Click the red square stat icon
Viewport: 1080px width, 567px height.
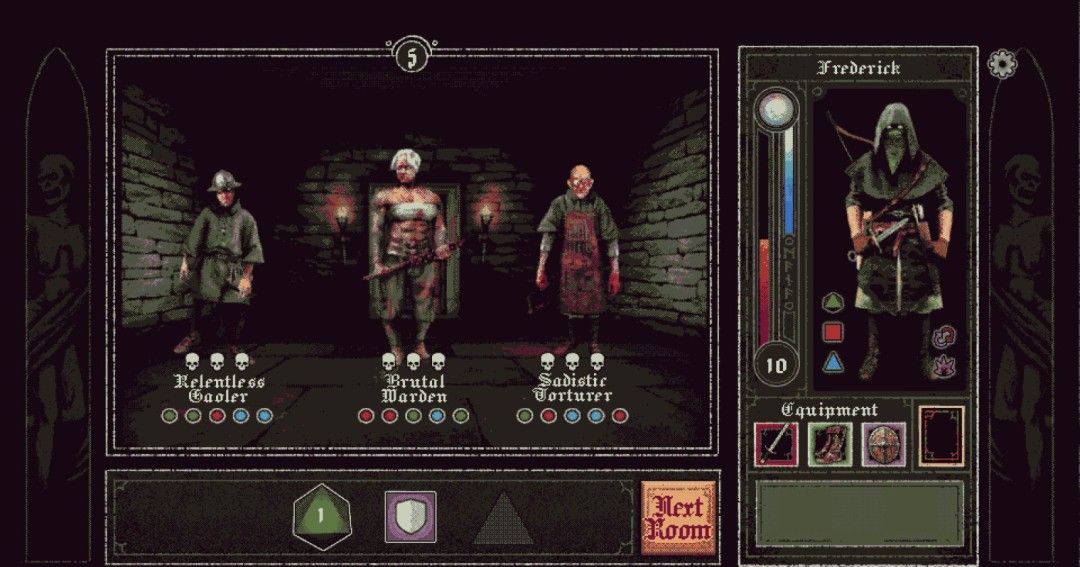point(832,331)
